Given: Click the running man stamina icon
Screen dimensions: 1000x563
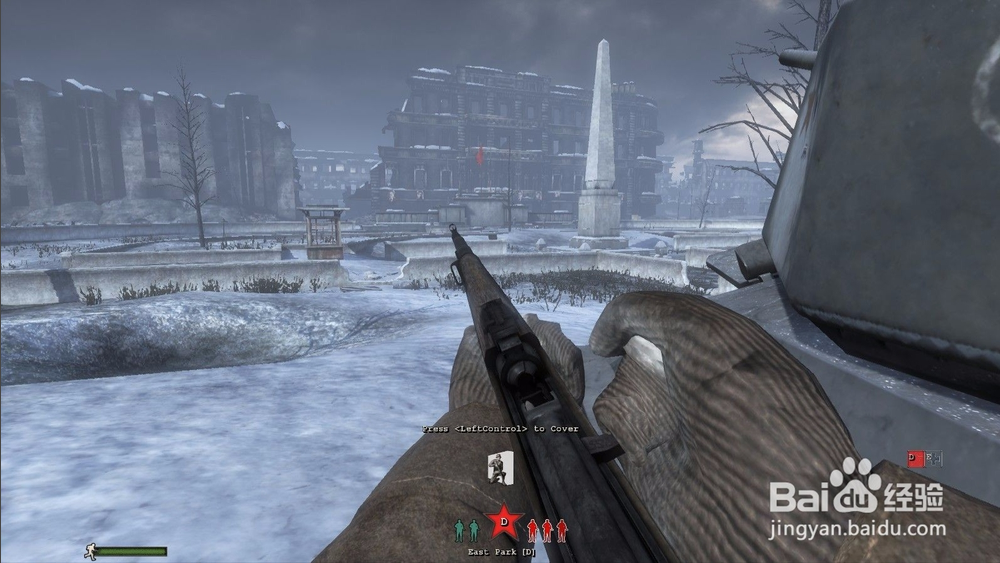Looking at the screenshot, I should 90,551.
